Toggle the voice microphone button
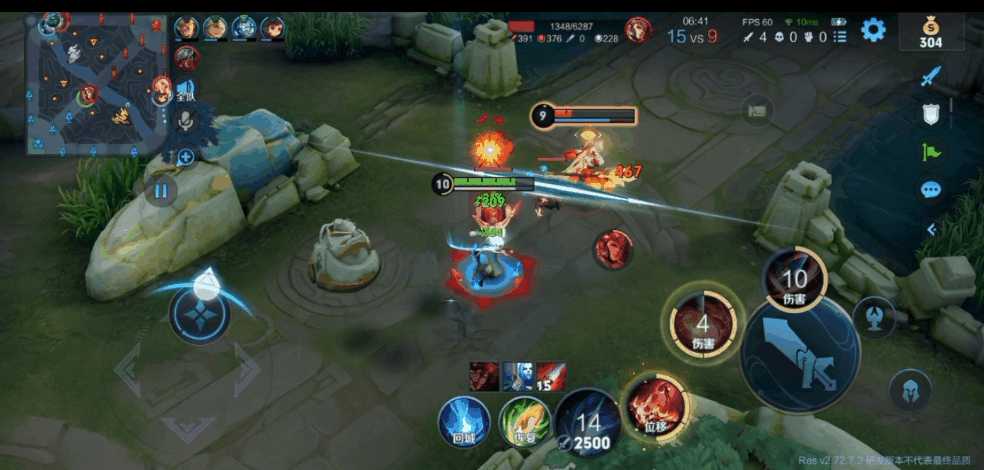This screenshot has height=470, width=984. click(185, 121)
